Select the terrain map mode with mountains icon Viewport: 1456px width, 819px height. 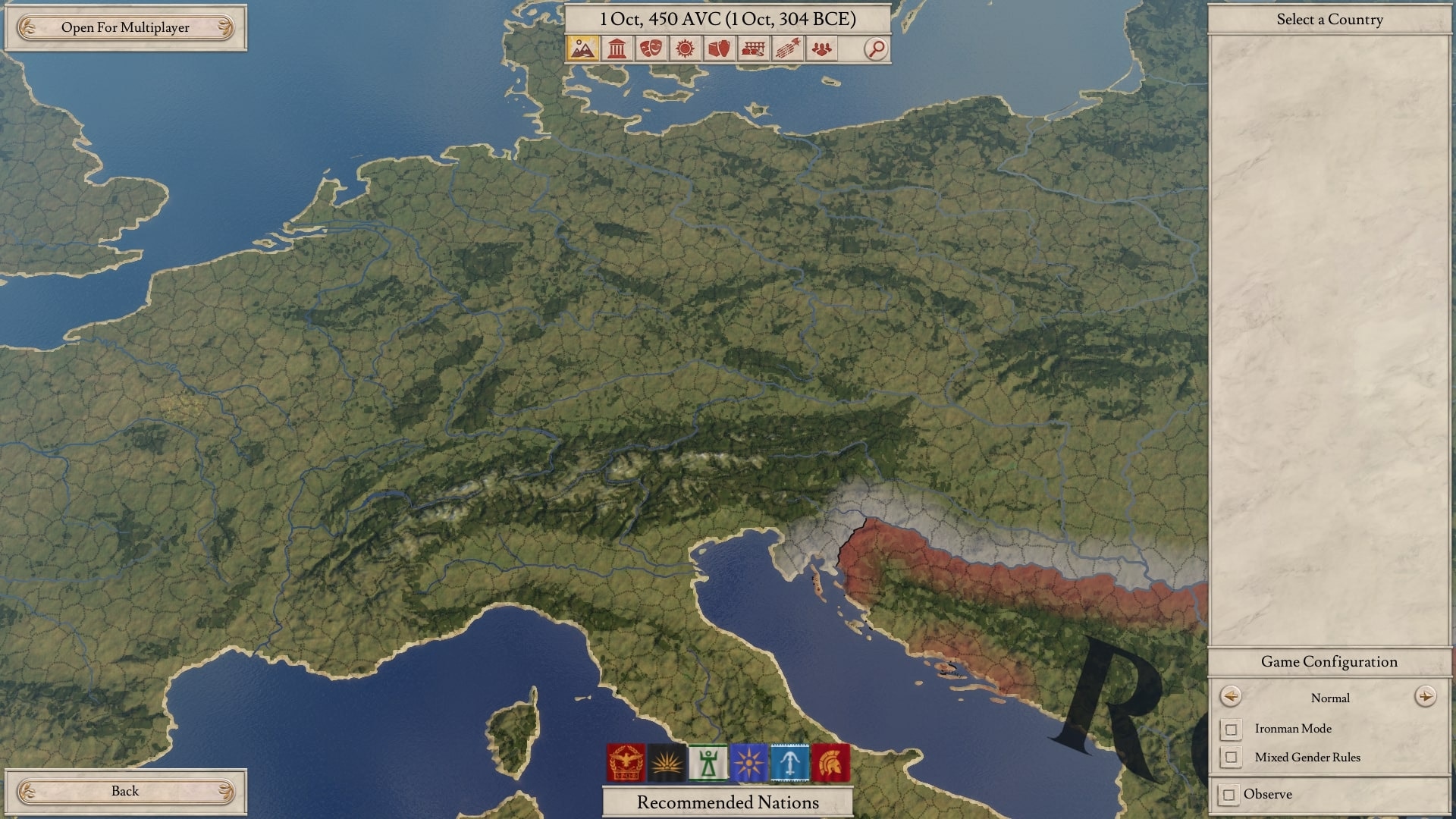[x=582, y=49]
